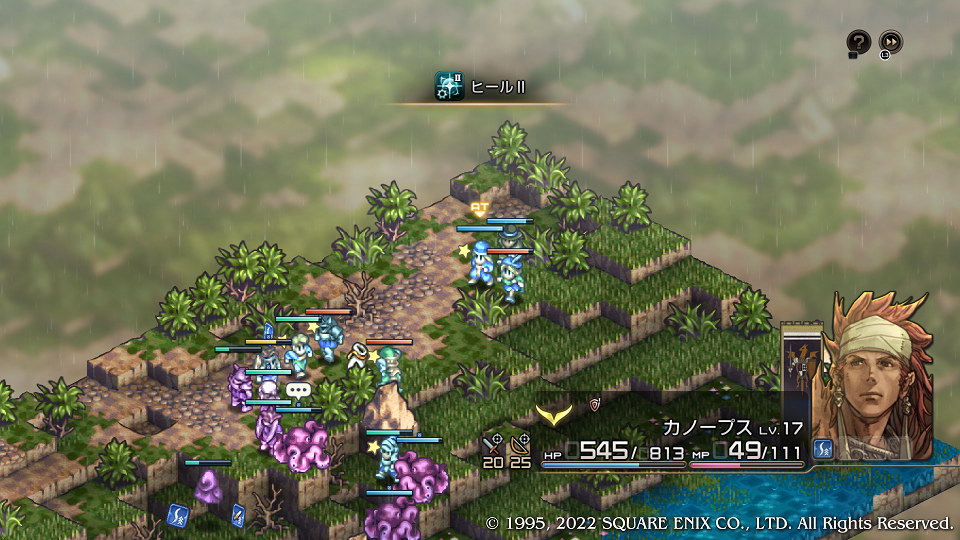This screenshot has width=960, height=540.
Task: Open the question mark help button
Action: pos(858,42)
